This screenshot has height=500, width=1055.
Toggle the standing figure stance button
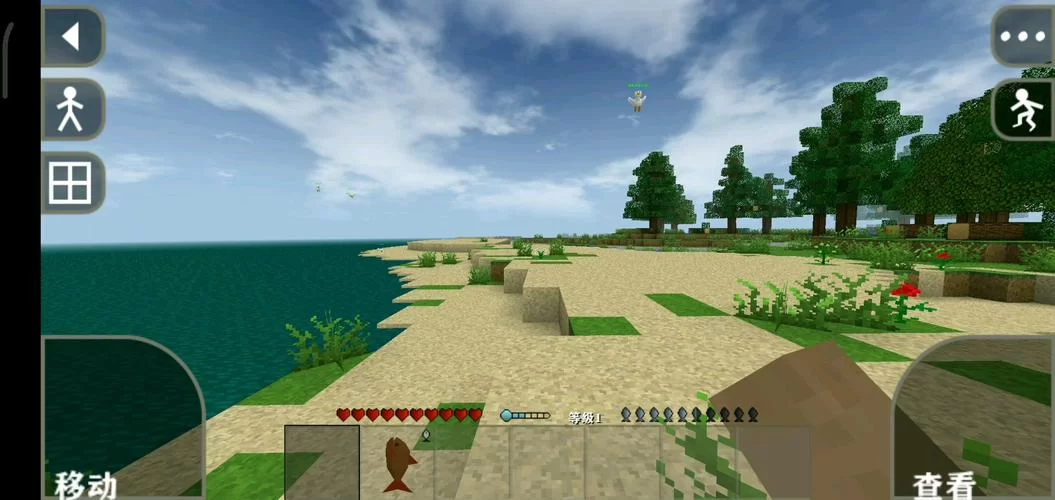[72, 109]
